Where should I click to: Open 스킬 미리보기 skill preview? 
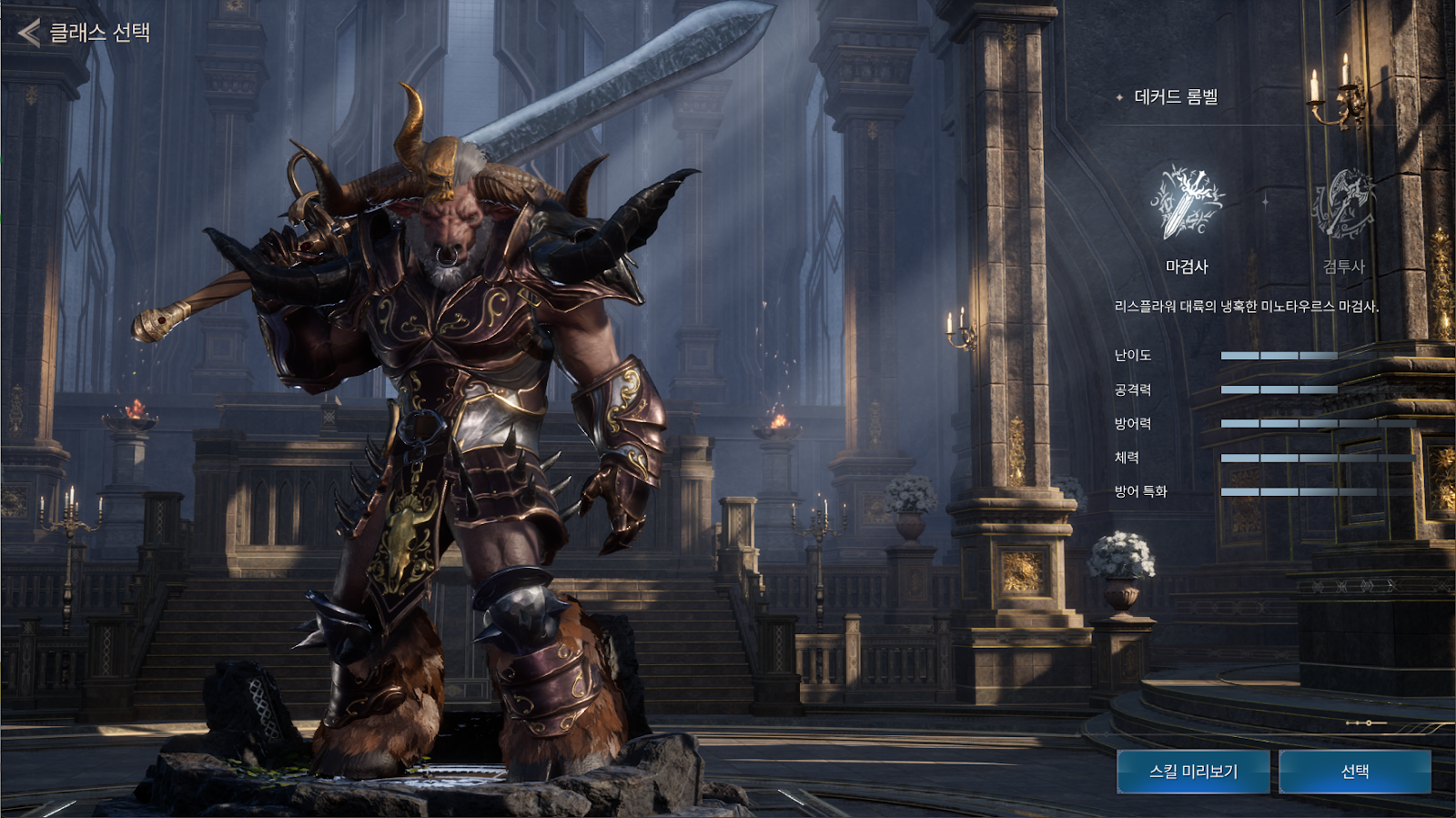point(1193,772)
